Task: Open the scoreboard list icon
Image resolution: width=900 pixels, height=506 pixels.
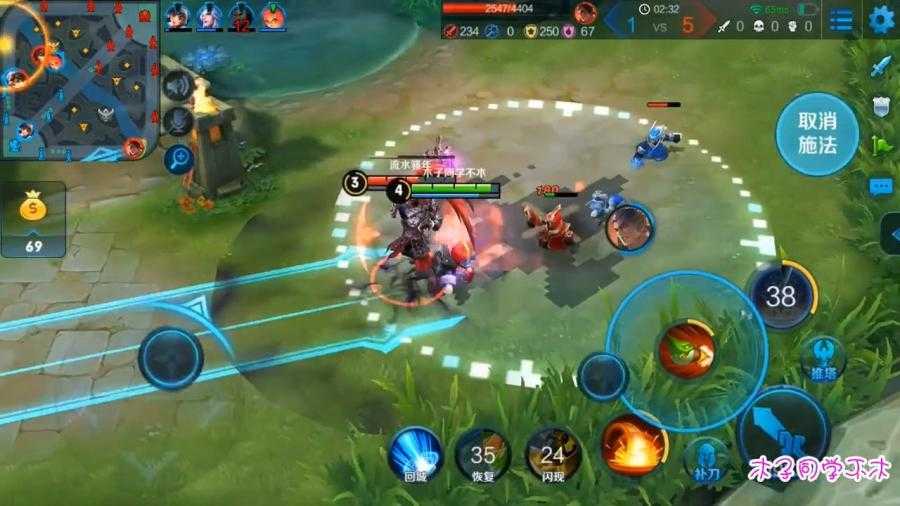Action: point(842,20)
